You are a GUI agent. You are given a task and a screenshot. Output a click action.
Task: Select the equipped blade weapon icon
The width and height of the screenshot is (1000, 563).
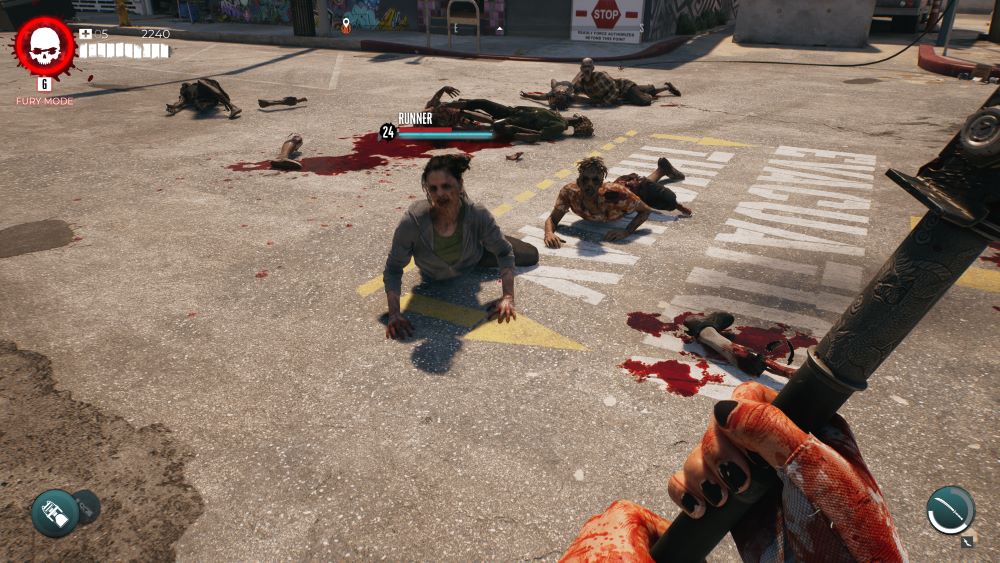point(949,509)
